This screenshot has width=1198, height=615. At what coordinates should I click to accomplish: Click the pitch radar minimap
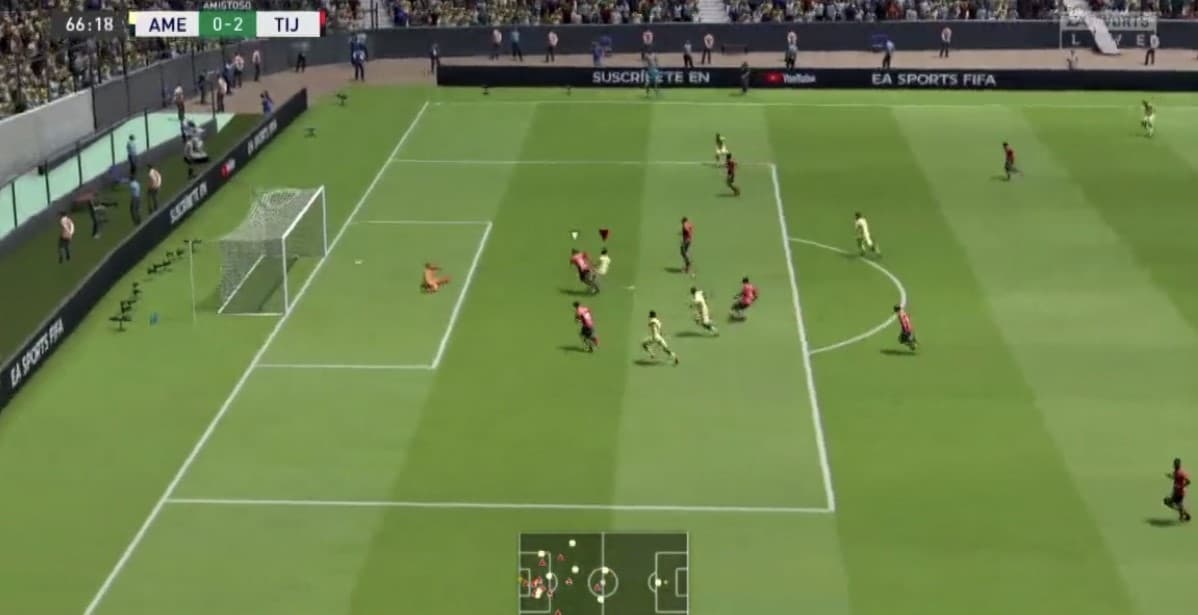click(603, 573)
